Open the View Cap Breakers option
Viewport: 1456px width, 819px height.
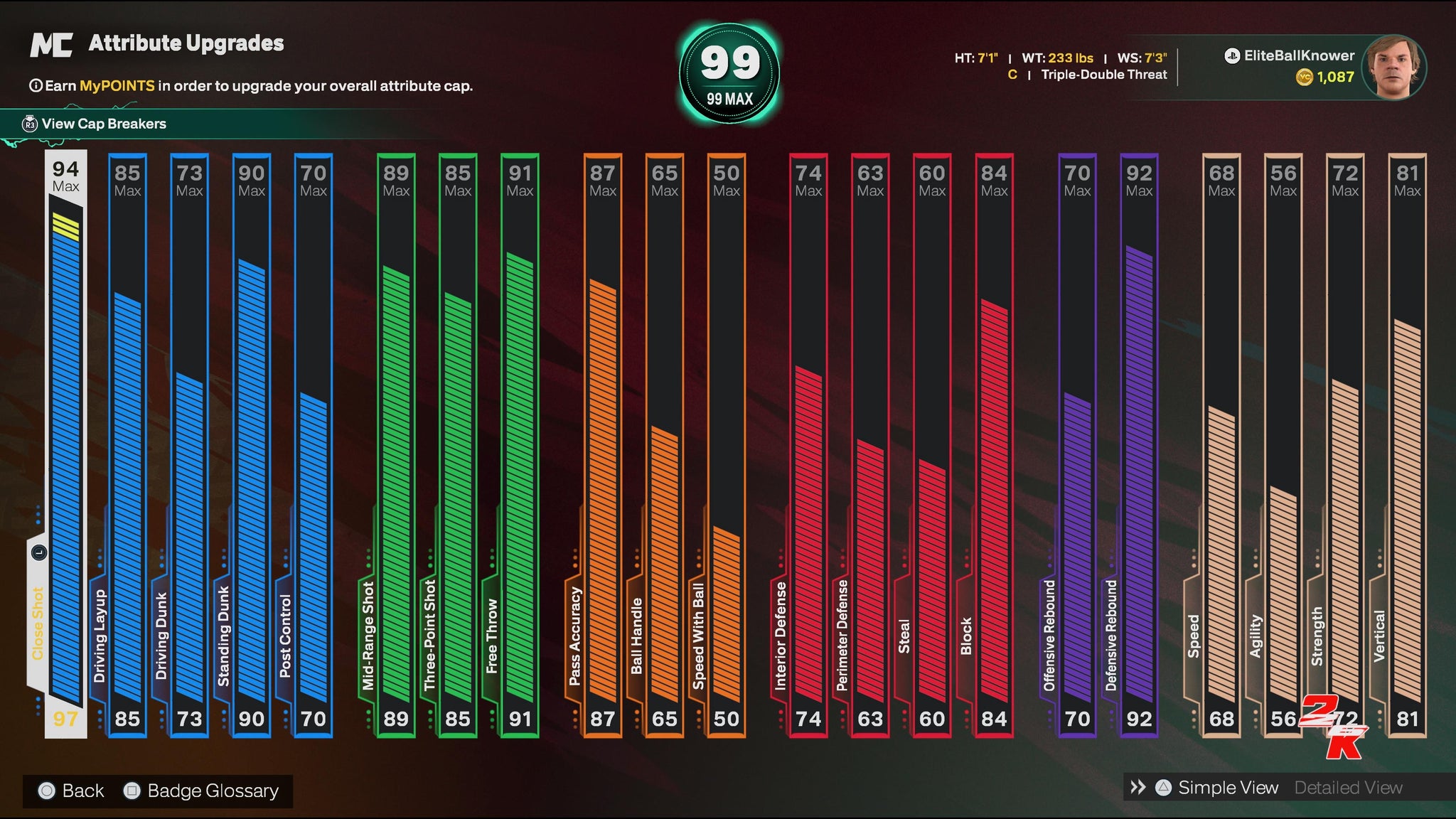[x=104, y=124]
